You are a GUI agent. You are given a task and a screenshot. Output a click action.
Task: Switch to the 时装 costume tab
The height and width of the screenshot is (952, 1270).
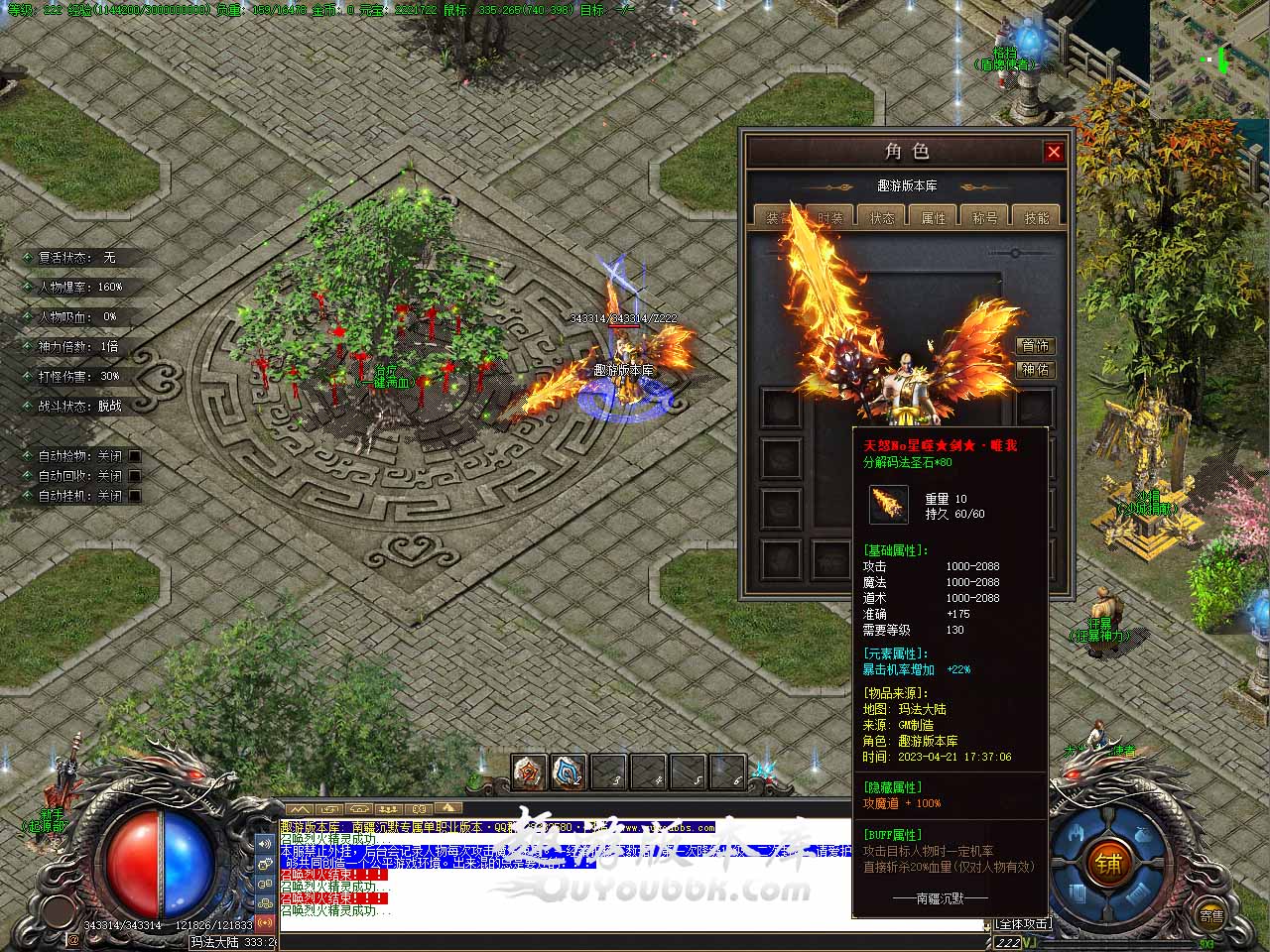pyautogui.click(x=829, y=218)
